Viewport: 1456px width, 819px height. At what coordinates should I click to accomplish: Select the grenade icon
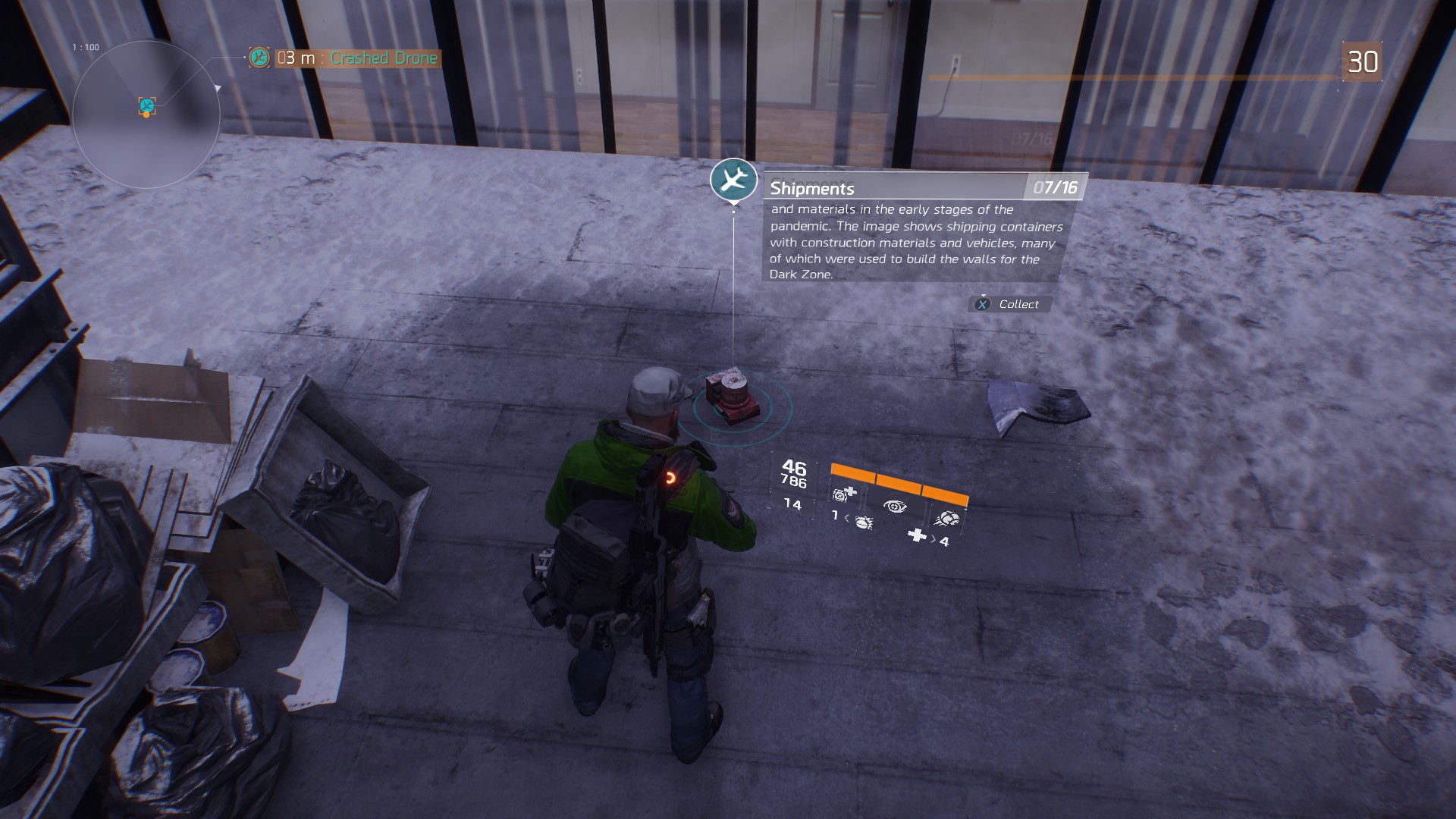click(863, 522)
